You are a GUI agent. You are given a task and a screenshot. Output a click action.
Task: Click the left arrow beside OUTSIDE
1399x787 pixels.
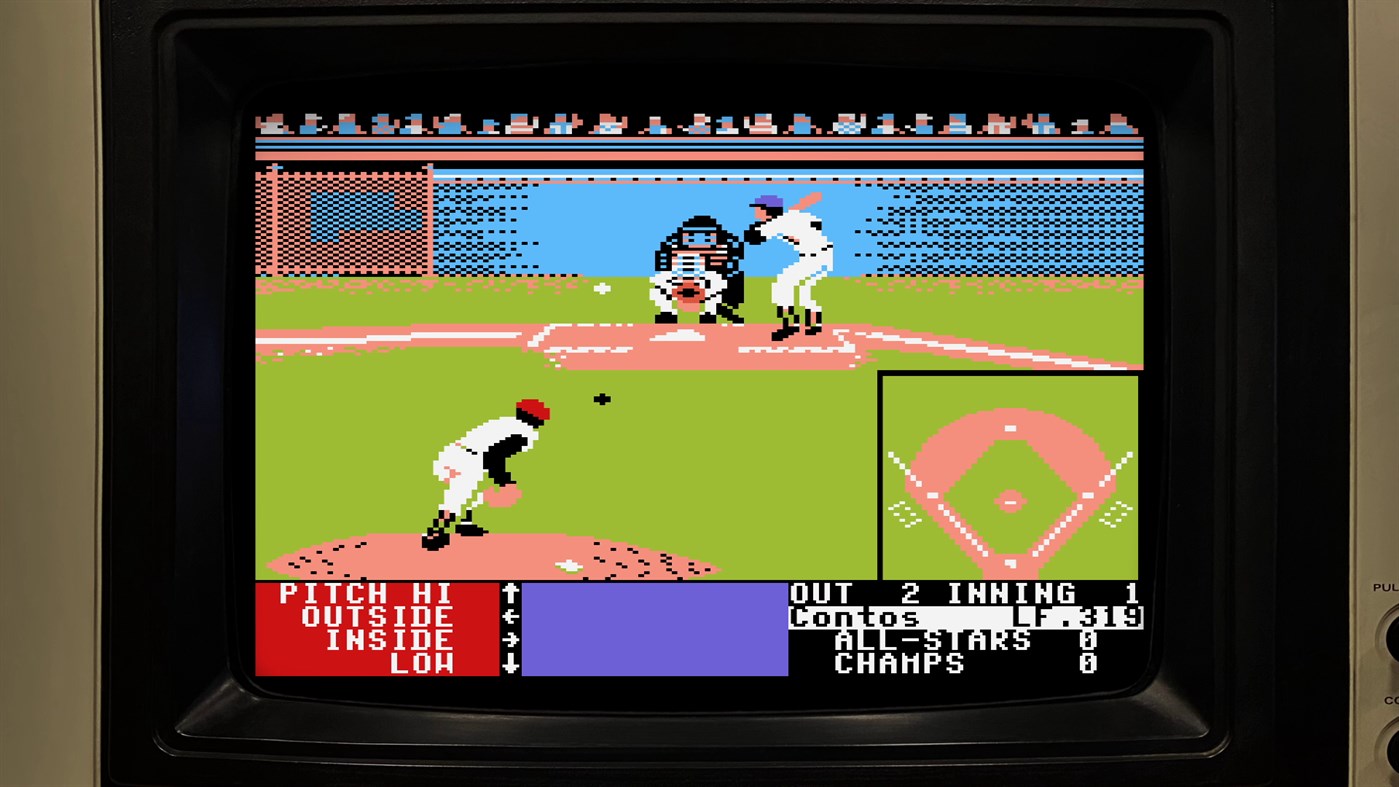point(511,617)
